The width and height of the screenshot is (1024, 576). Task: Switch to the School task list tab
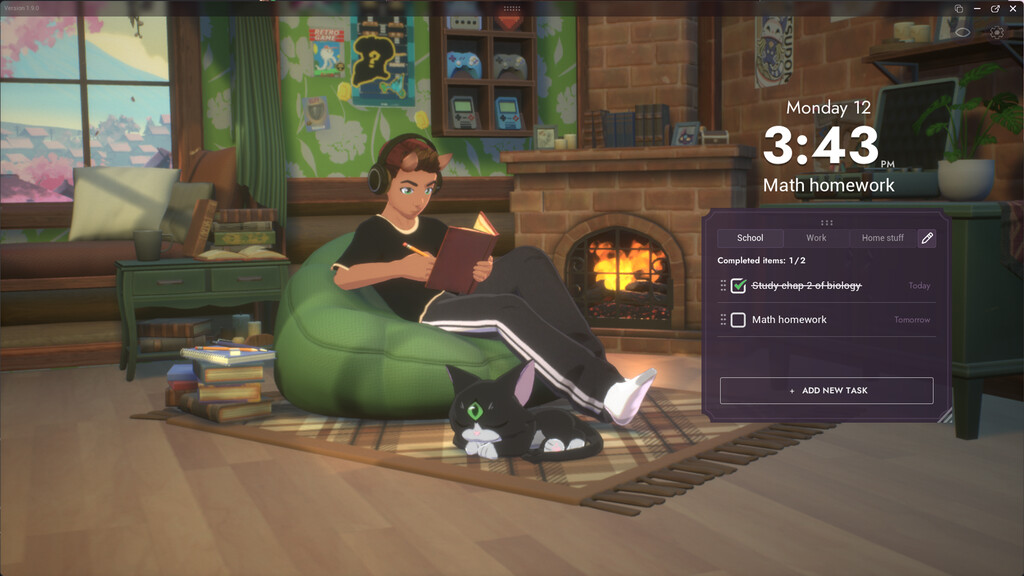[x=750, y=238]
